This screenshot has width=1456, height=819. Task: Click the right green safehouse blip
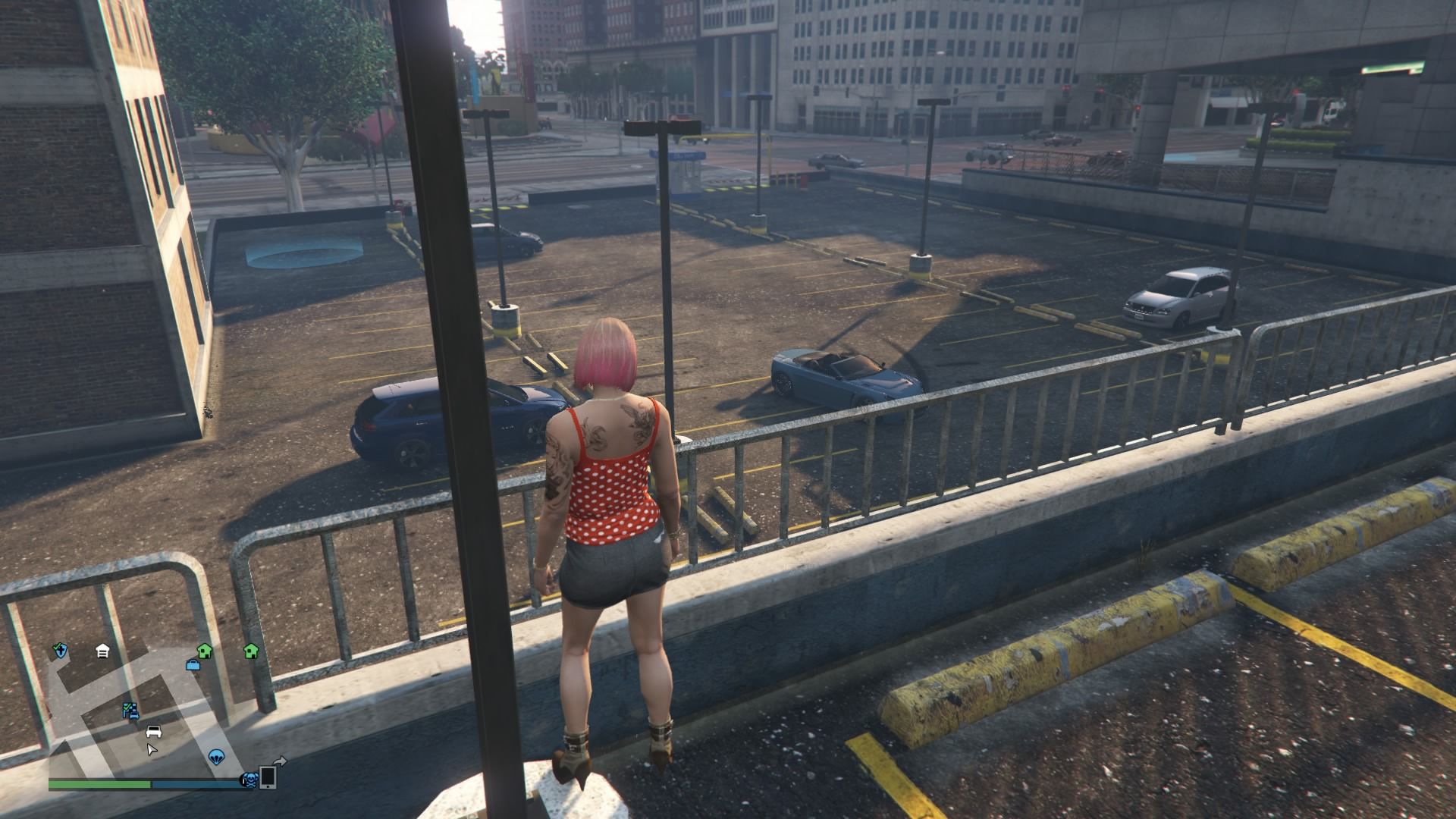click(251, 651)
